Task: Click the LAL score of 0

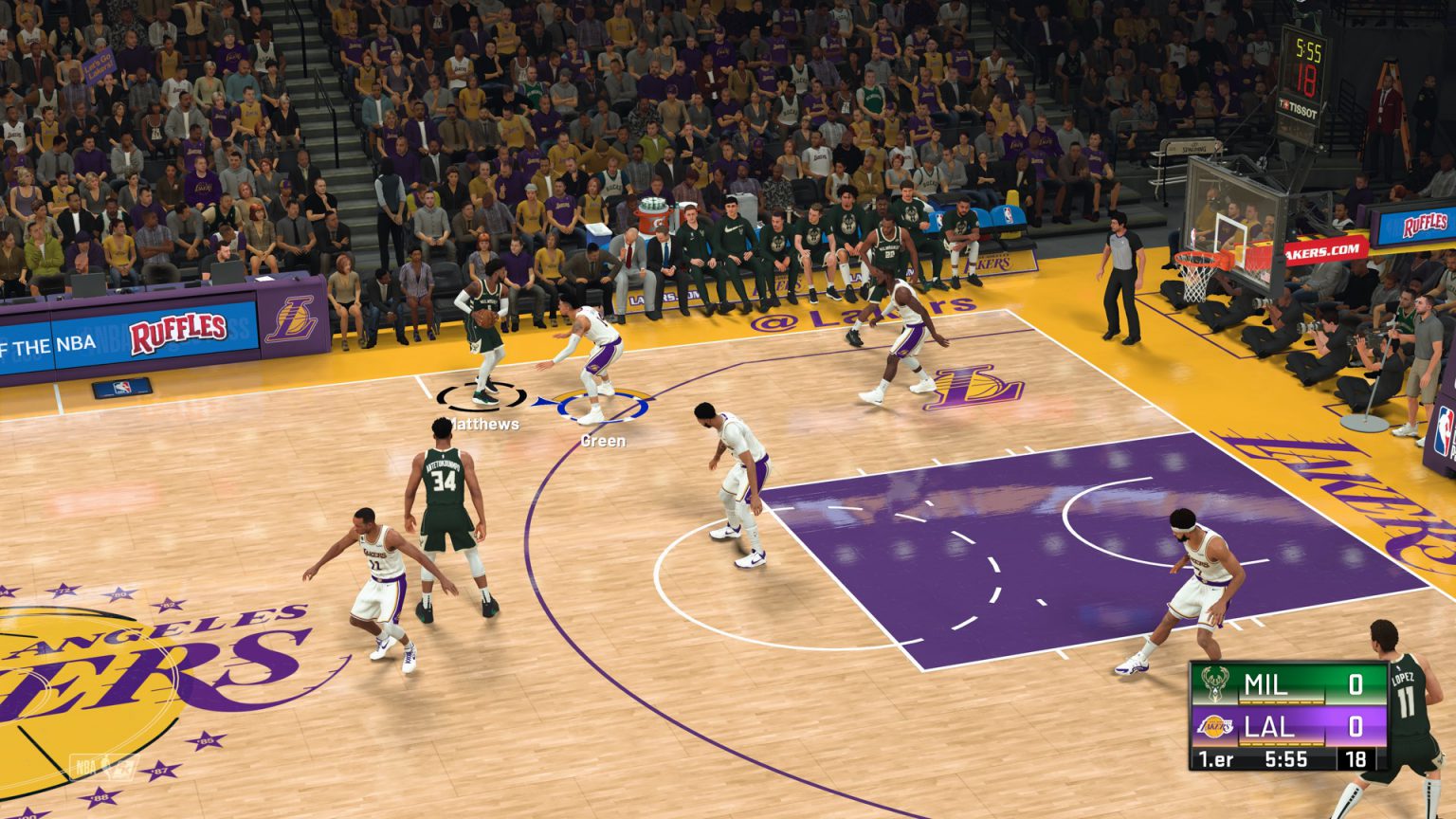Action: point(1358,725)
